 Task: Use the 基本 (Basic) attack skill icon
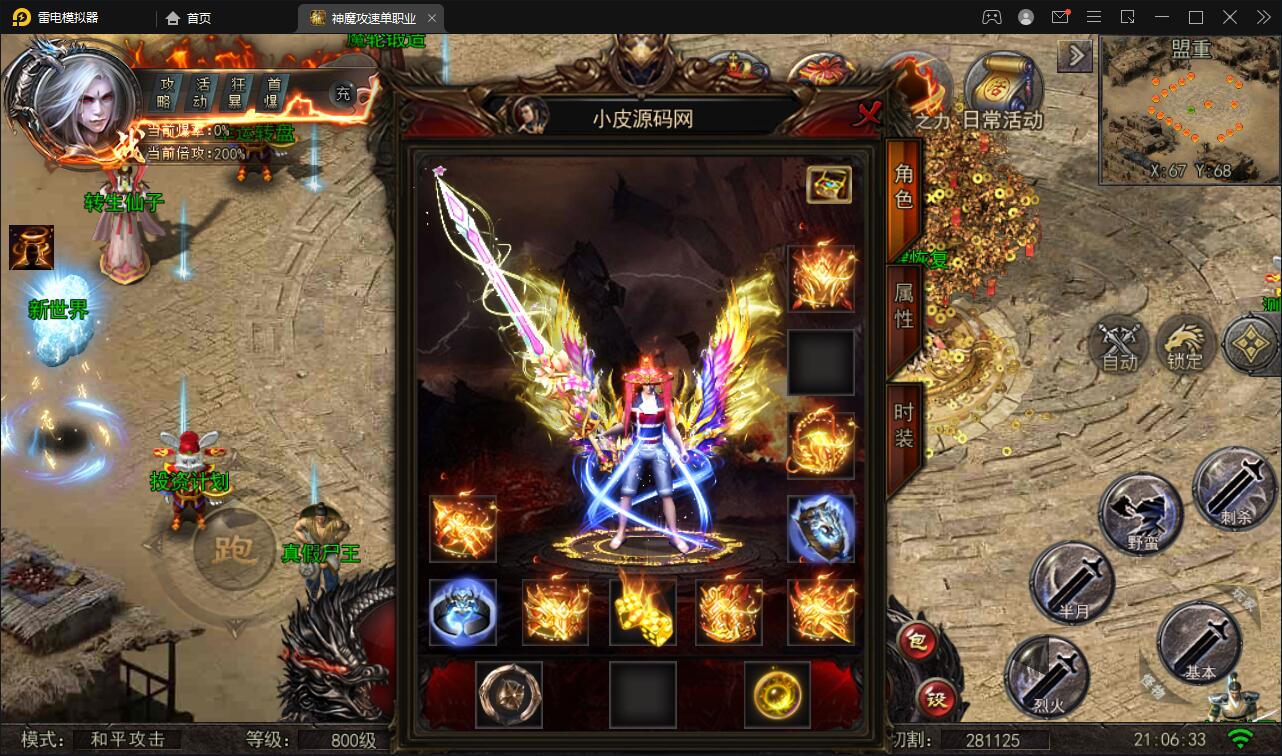1200,645
